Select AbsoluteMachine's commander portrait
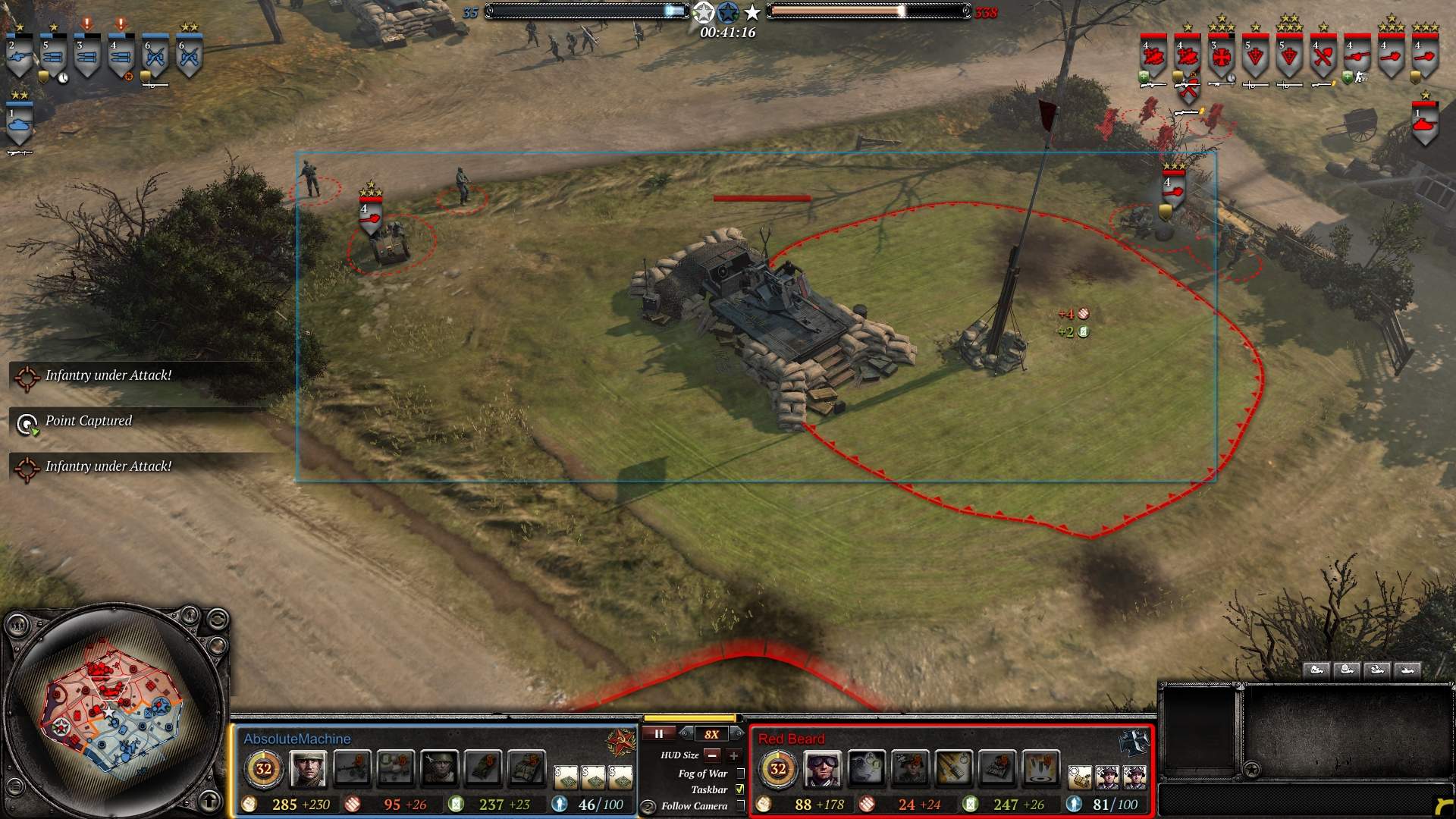The width and height of the screenshot is (1456, 819). coord(308,770)
